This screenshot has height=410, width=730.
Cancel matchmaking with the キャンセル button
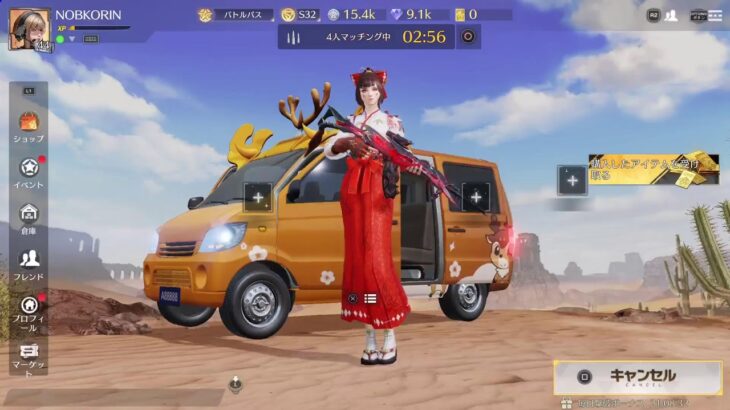pos(638,377)
